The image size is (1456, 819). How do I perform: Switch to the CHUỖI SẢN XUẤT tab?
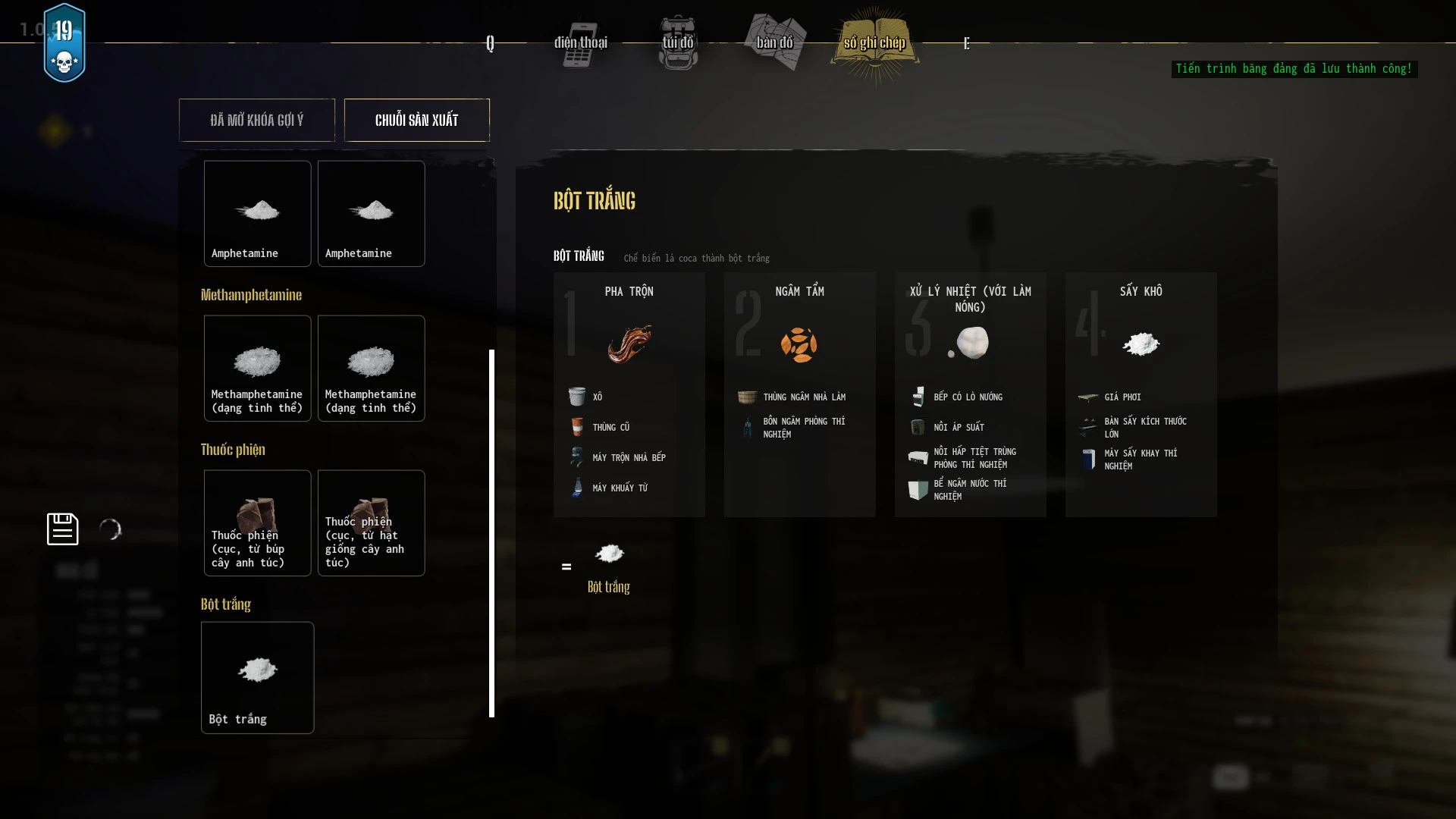tap(416, 120)
